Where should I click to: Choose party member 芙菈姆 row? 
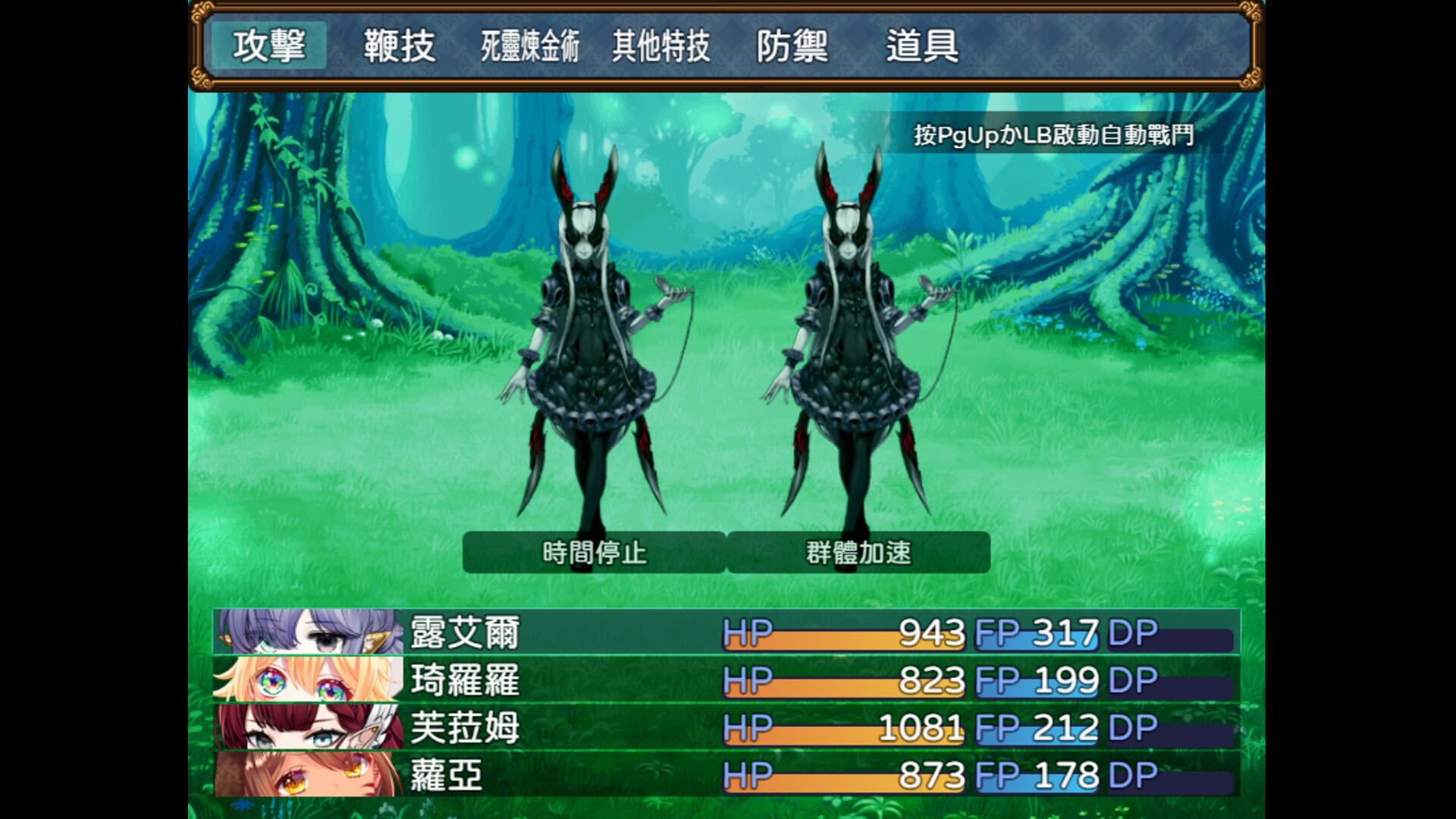click(x=726, y=727)
